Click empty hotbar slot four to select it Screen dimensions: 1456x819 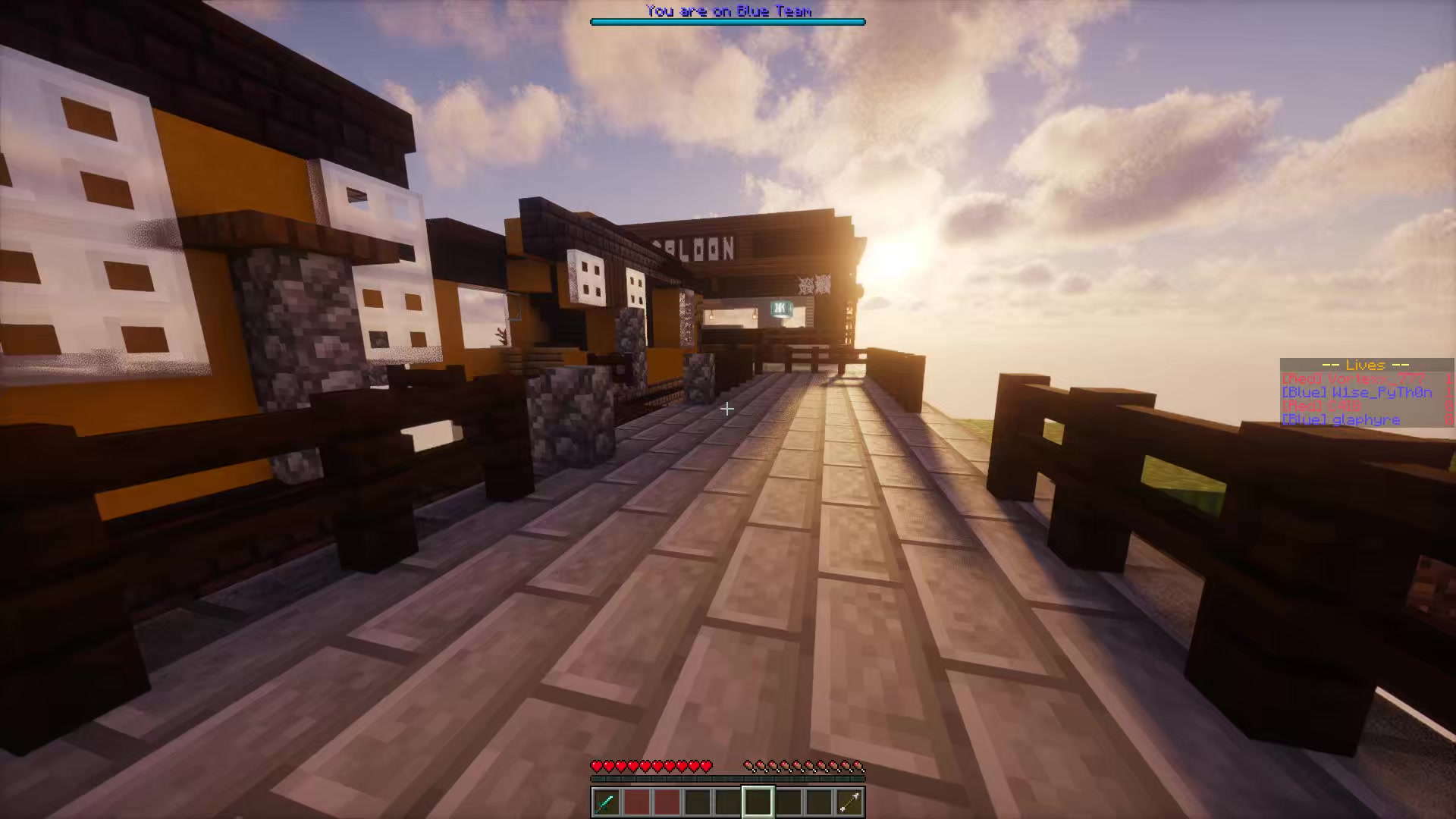(x=698, y=802)
